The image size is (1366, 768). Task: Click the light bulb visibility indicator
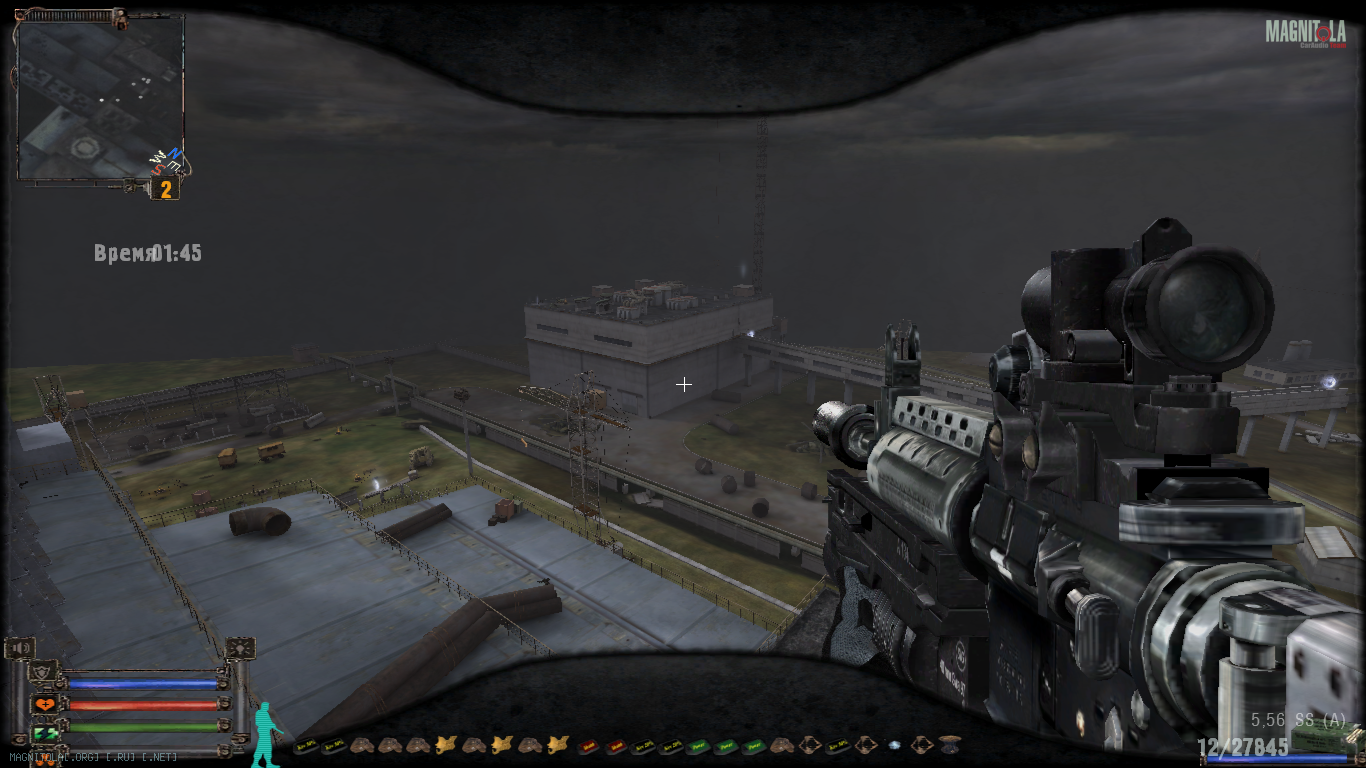240,649
